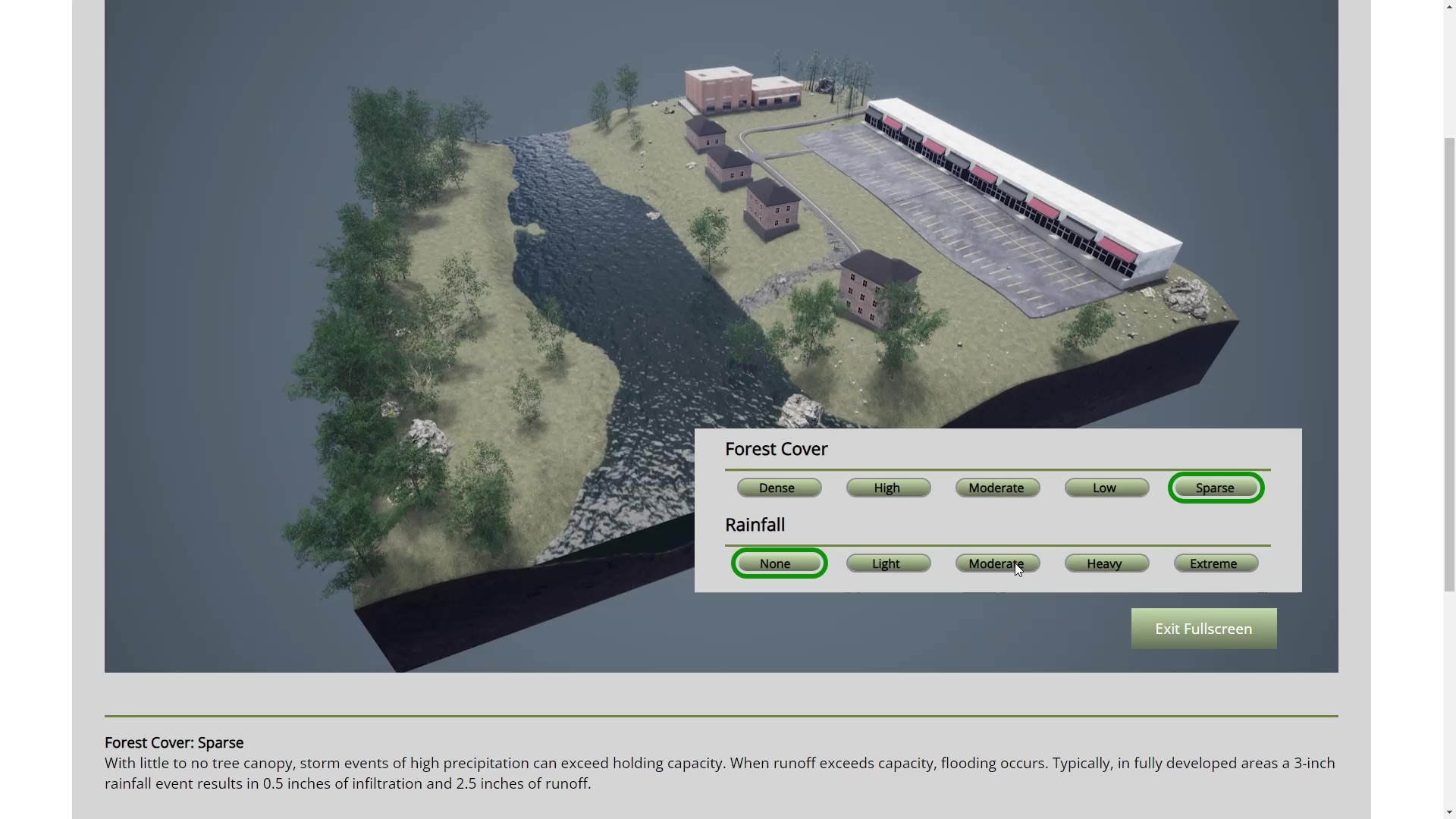Screen dimensions: 1456x819
Task: Choose High forest cover option
Action: pyautogui.click(x=888, y=488)
